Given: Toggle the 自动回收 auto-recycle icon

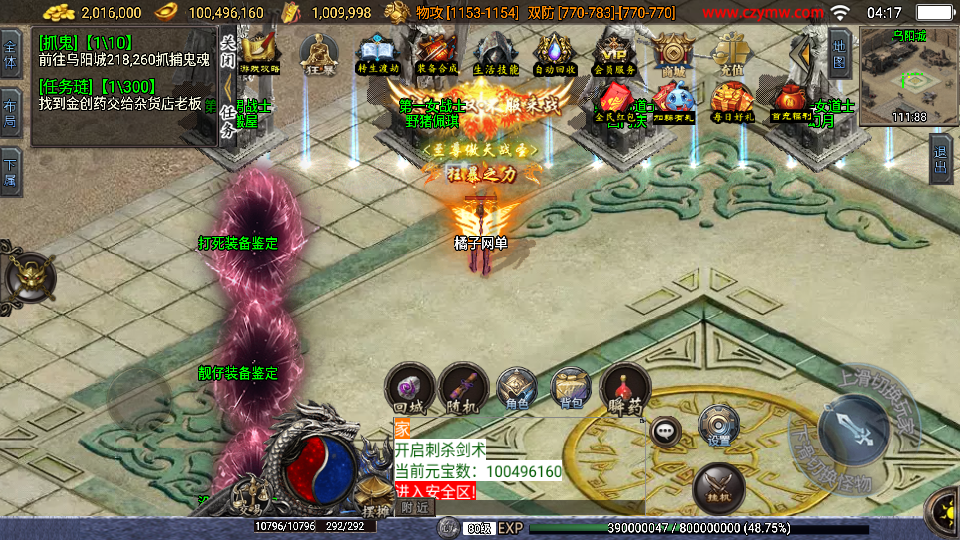Looking at the screenshot, I should [x=554, y=52].
